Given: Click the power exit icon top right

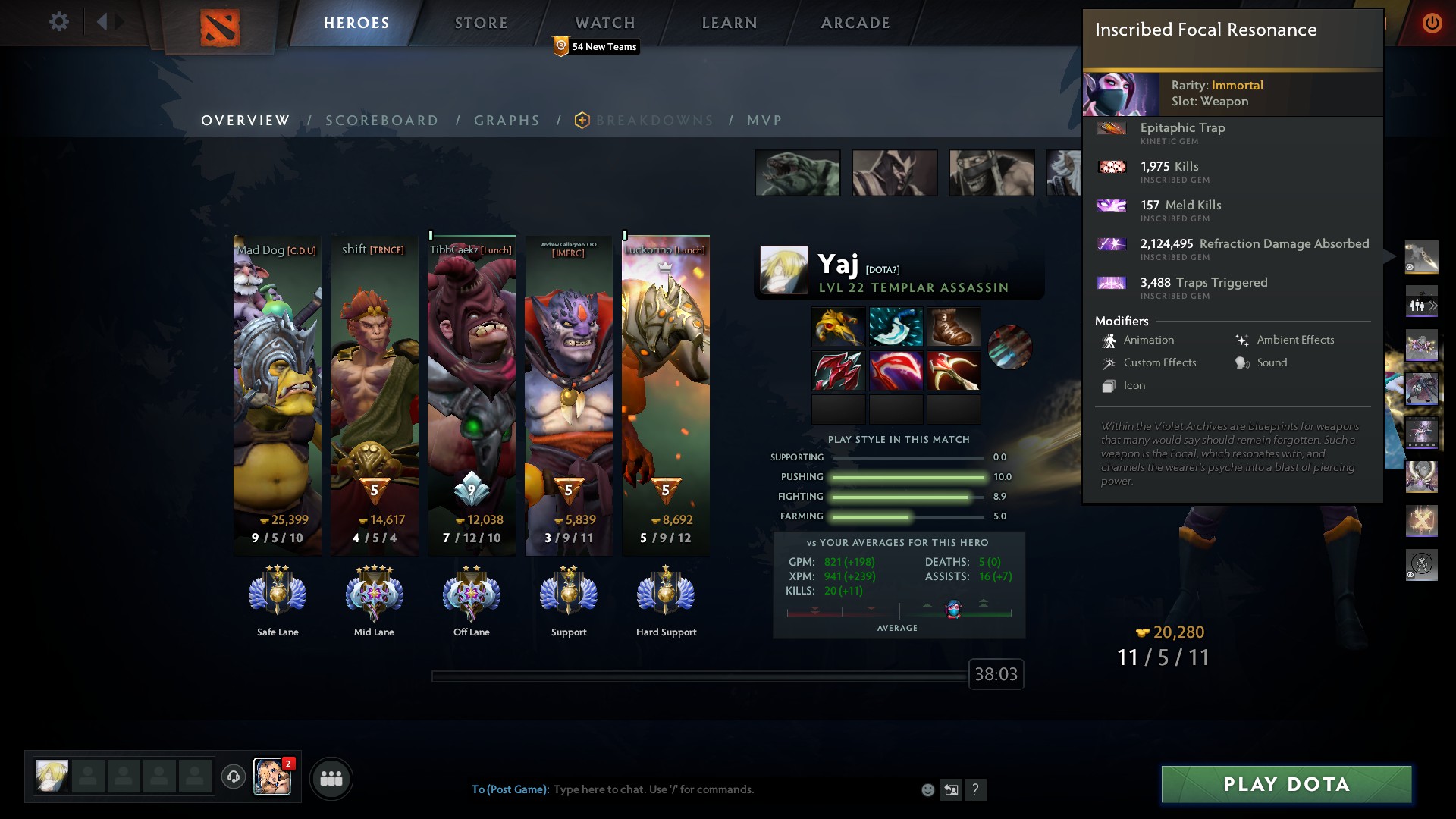Looking at the screenshot, I should [1432, 22].
